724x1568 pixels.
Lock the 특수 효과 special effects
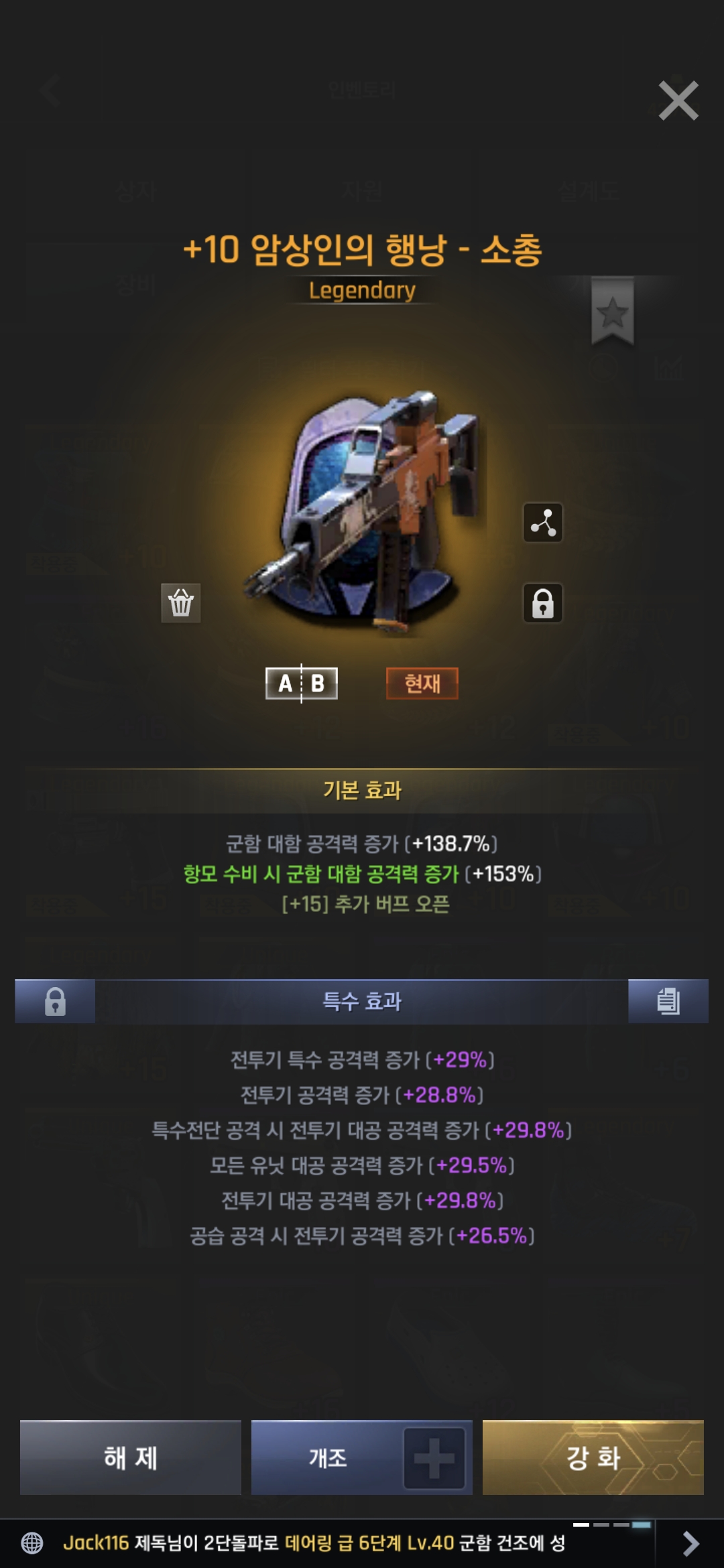point(55,1002)
